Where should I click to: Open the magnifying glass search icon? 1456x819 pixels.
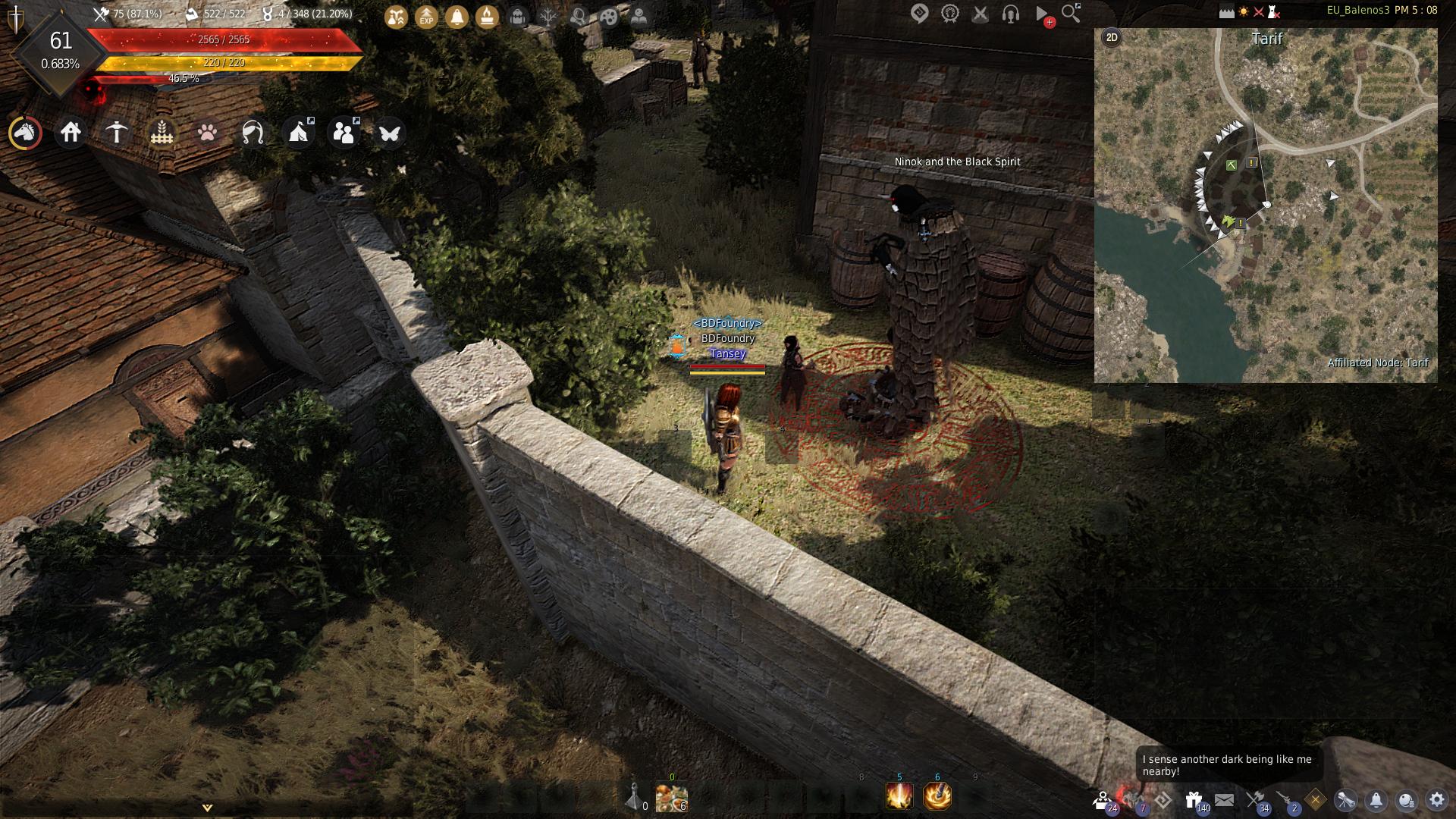[1071, 13]
